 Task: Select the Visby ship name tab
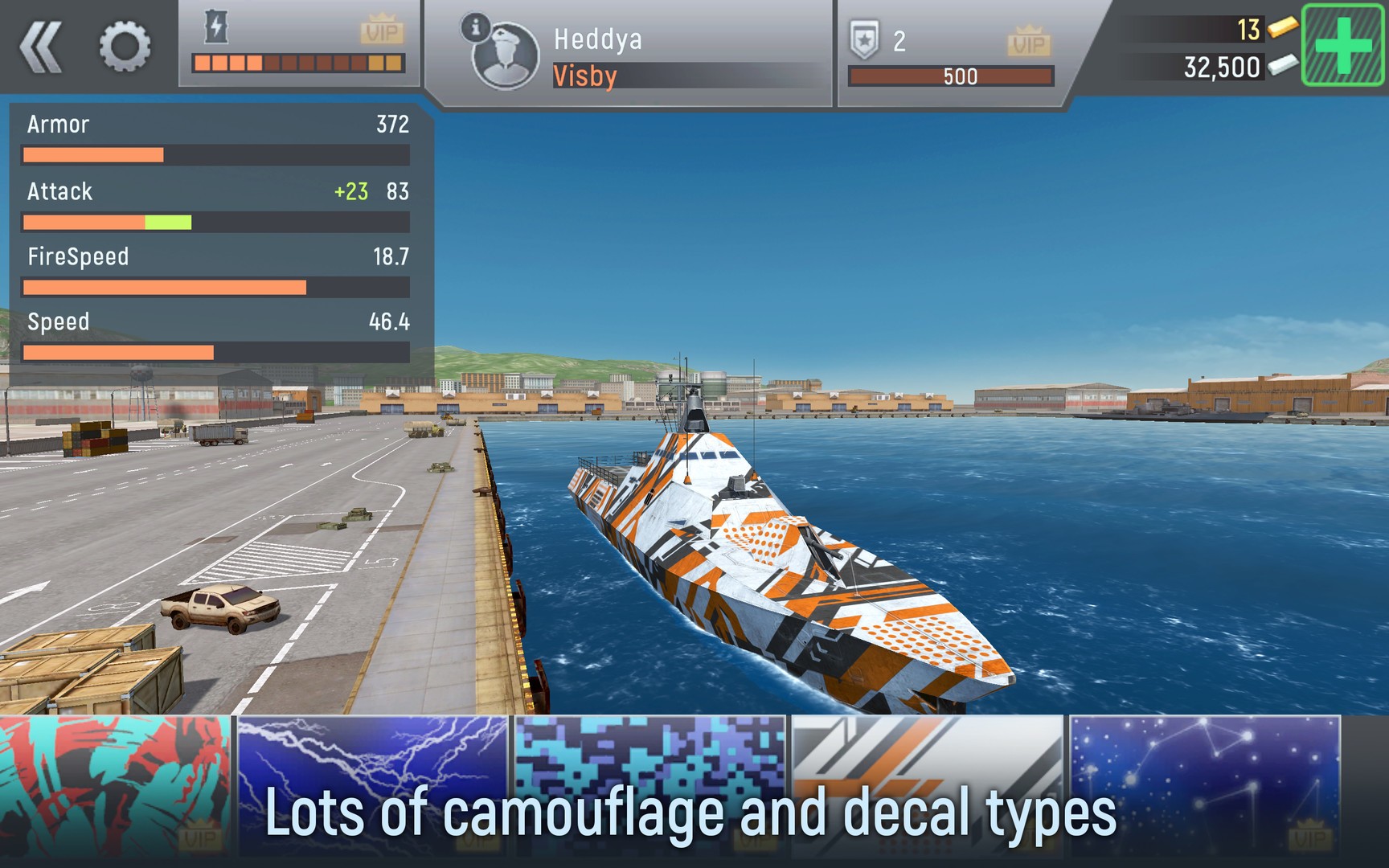(584, 76)
